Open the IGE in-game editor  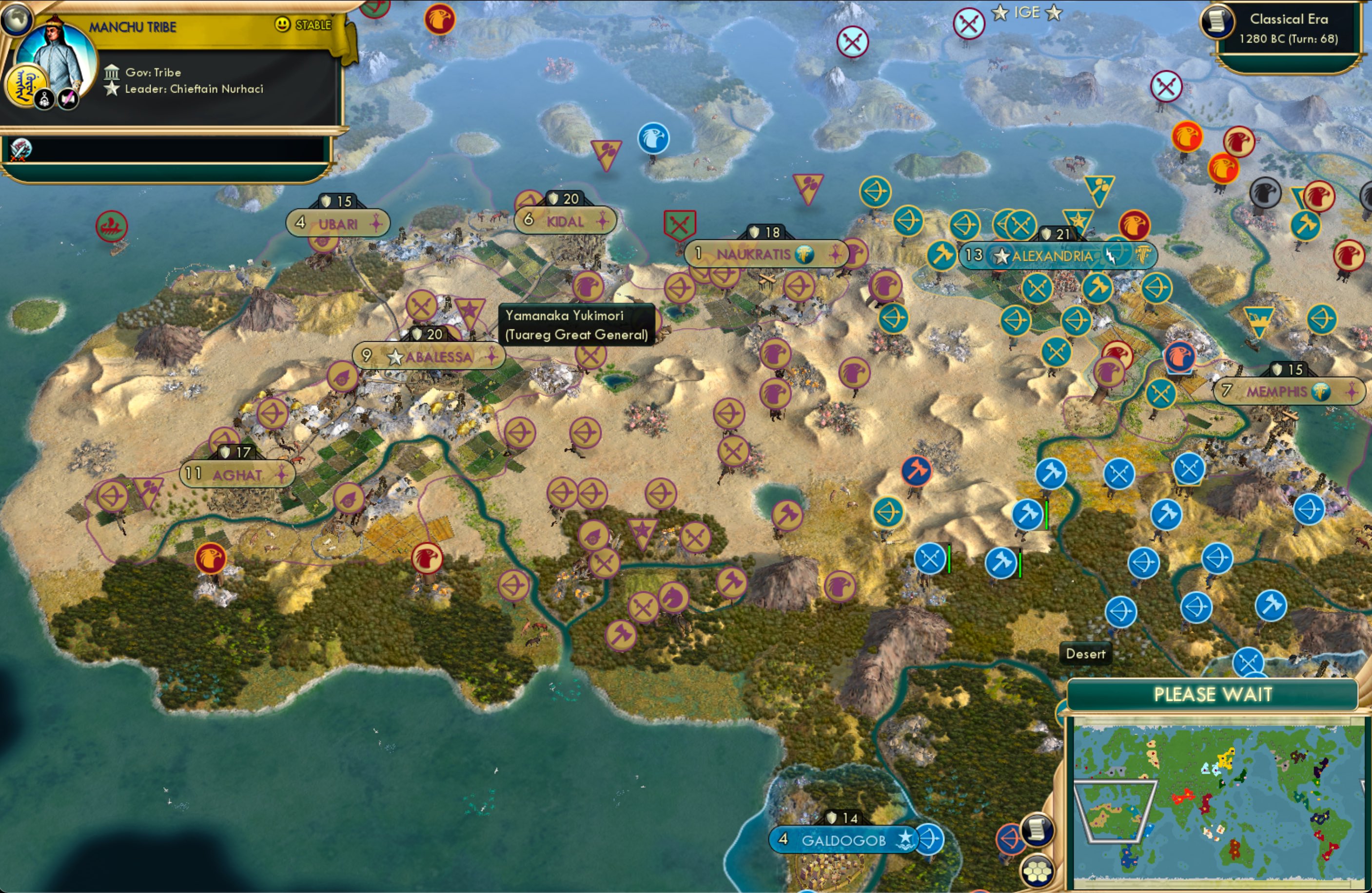[1027, 12]
